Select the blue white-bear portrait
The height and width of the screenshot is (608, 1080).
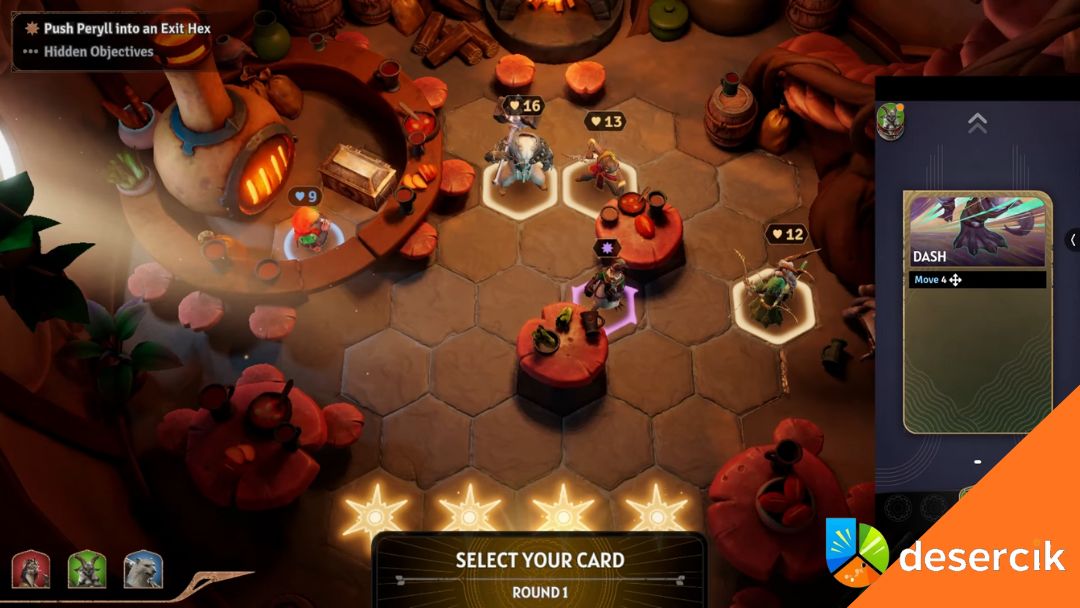click(x=143, y=570)
